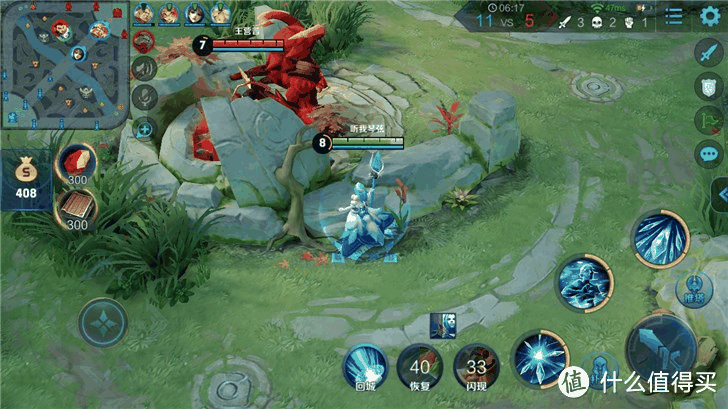Open the chat bubble quick messages

click(x=710, y=155)
